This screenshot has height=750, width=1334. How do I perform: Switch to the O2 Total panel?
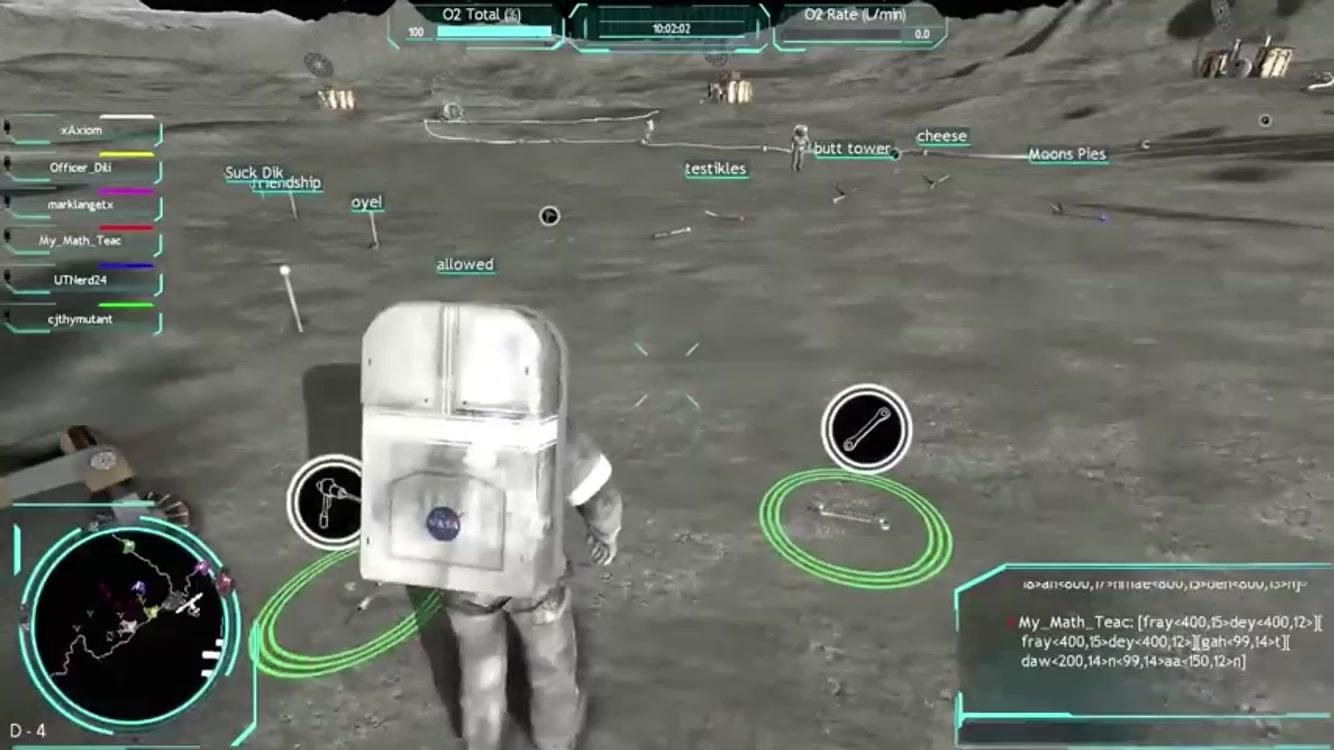coord(483,15)
